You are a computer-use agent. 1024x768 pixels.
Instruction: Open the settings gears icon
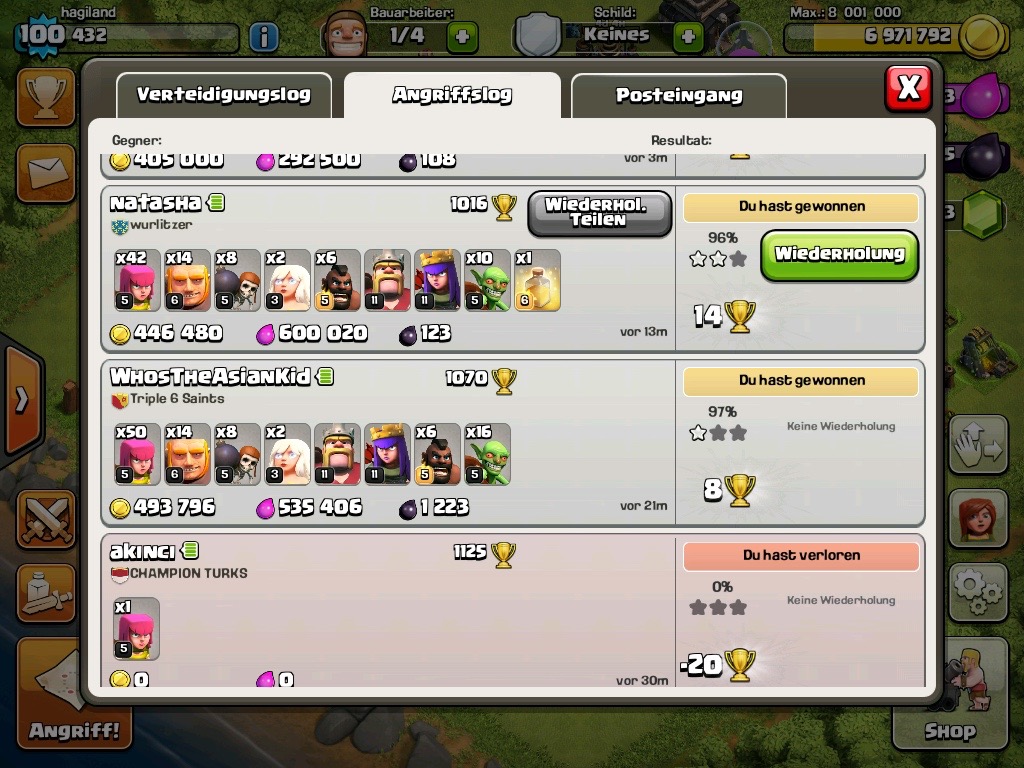click(977, 592)
